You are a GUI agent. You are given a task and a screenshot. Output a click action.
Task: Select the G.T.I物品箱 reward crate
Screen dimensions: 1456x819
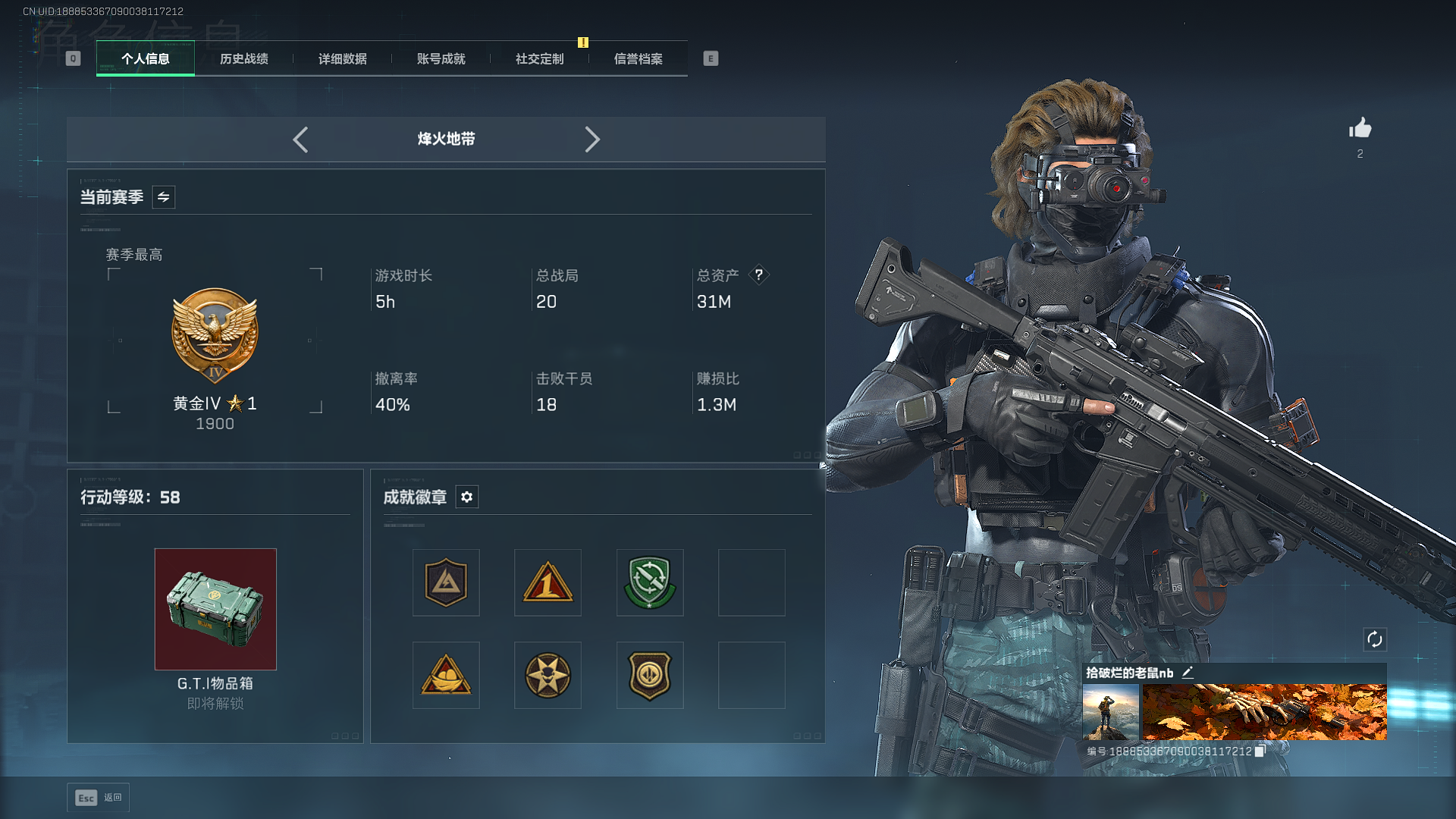(215, 609)
